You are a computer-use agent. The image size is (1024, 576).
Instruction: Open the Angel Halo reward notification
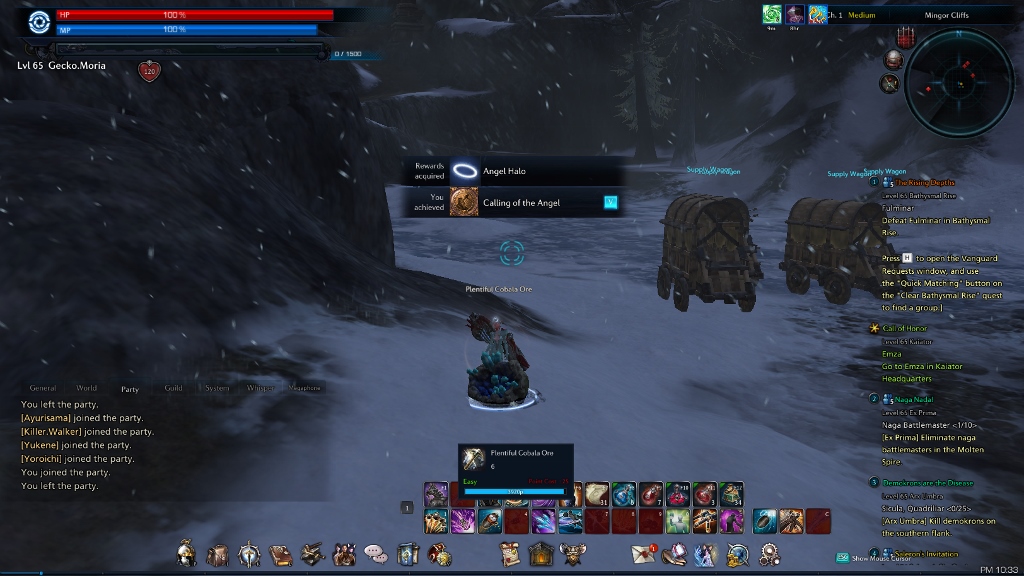click(x=504, y=171)
